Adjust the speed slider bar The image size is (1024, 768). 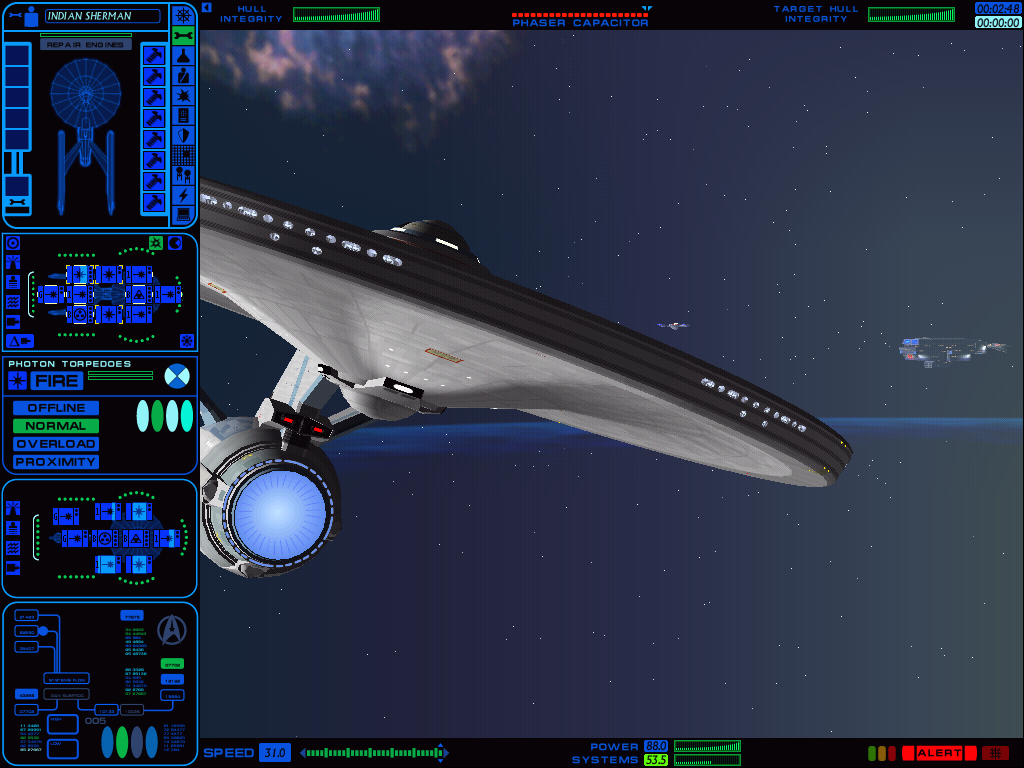pos(372,753)
